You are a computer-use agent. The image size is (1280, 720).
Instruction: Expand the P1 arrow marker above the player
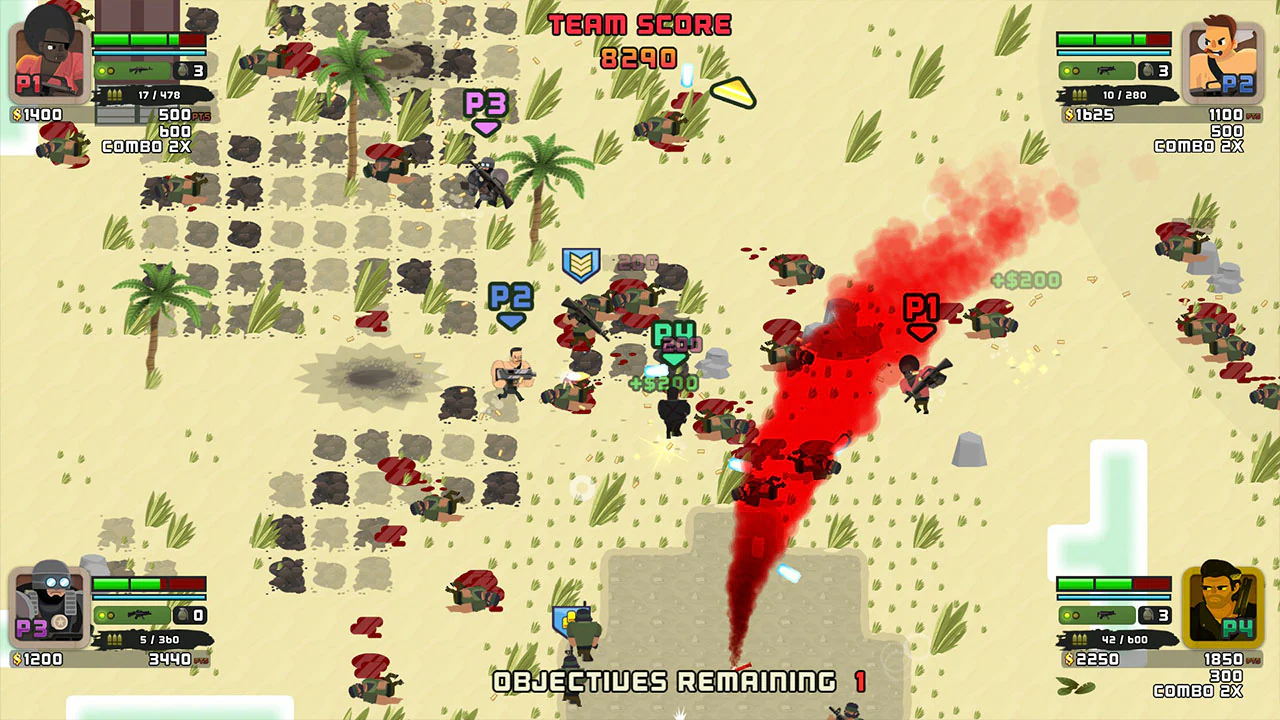coord(919,310)
